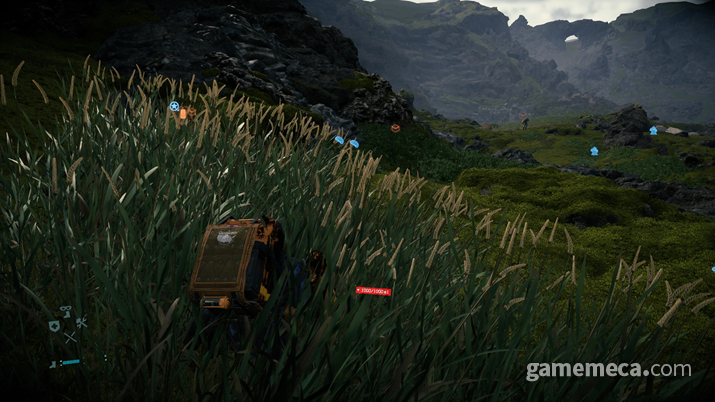This screenshot has height=402, width=715.
Task: Open the crossed tools icon in the wheel
Action: point(81,323)
